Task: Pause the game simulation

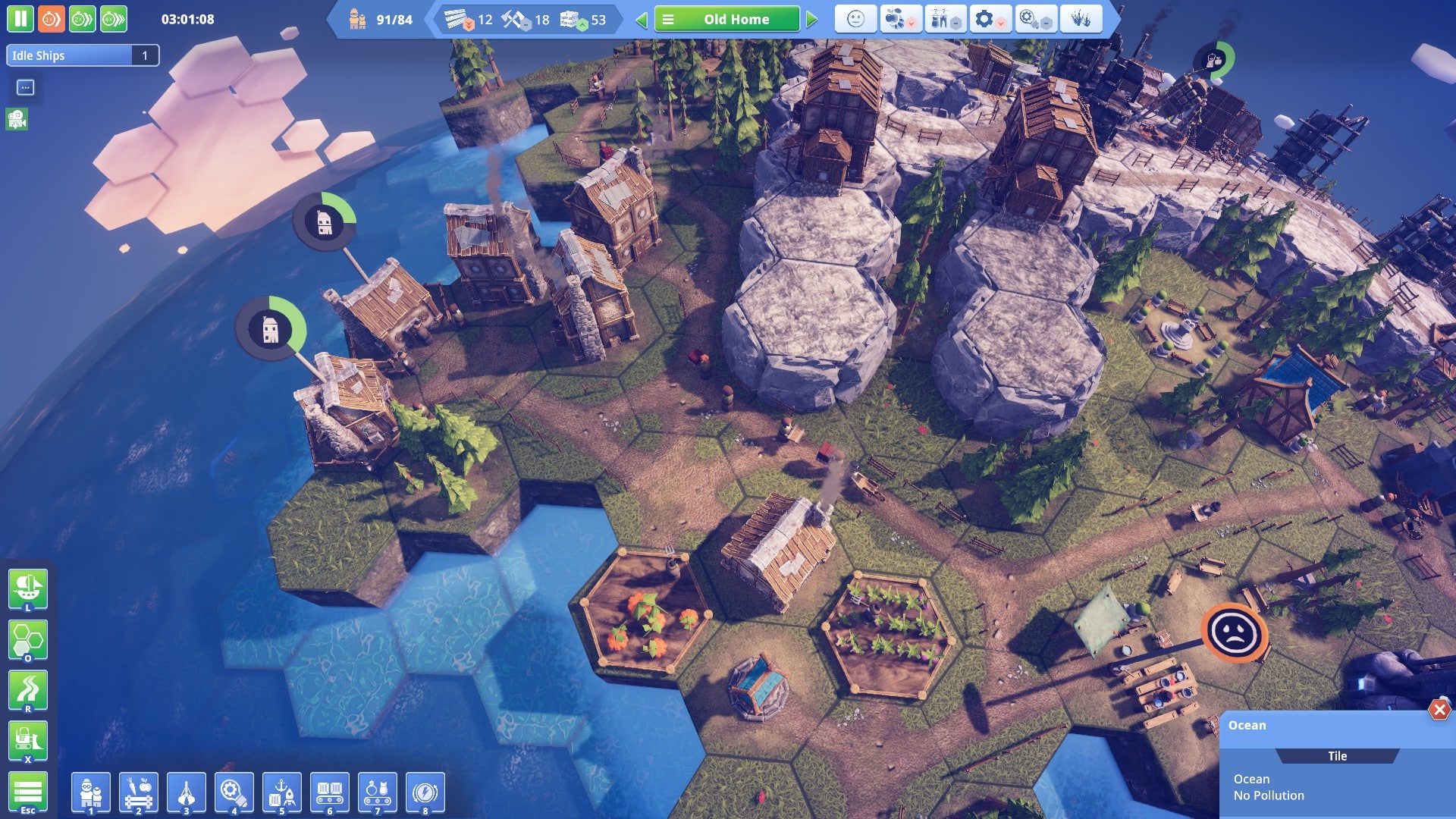Action: [20, 19]
